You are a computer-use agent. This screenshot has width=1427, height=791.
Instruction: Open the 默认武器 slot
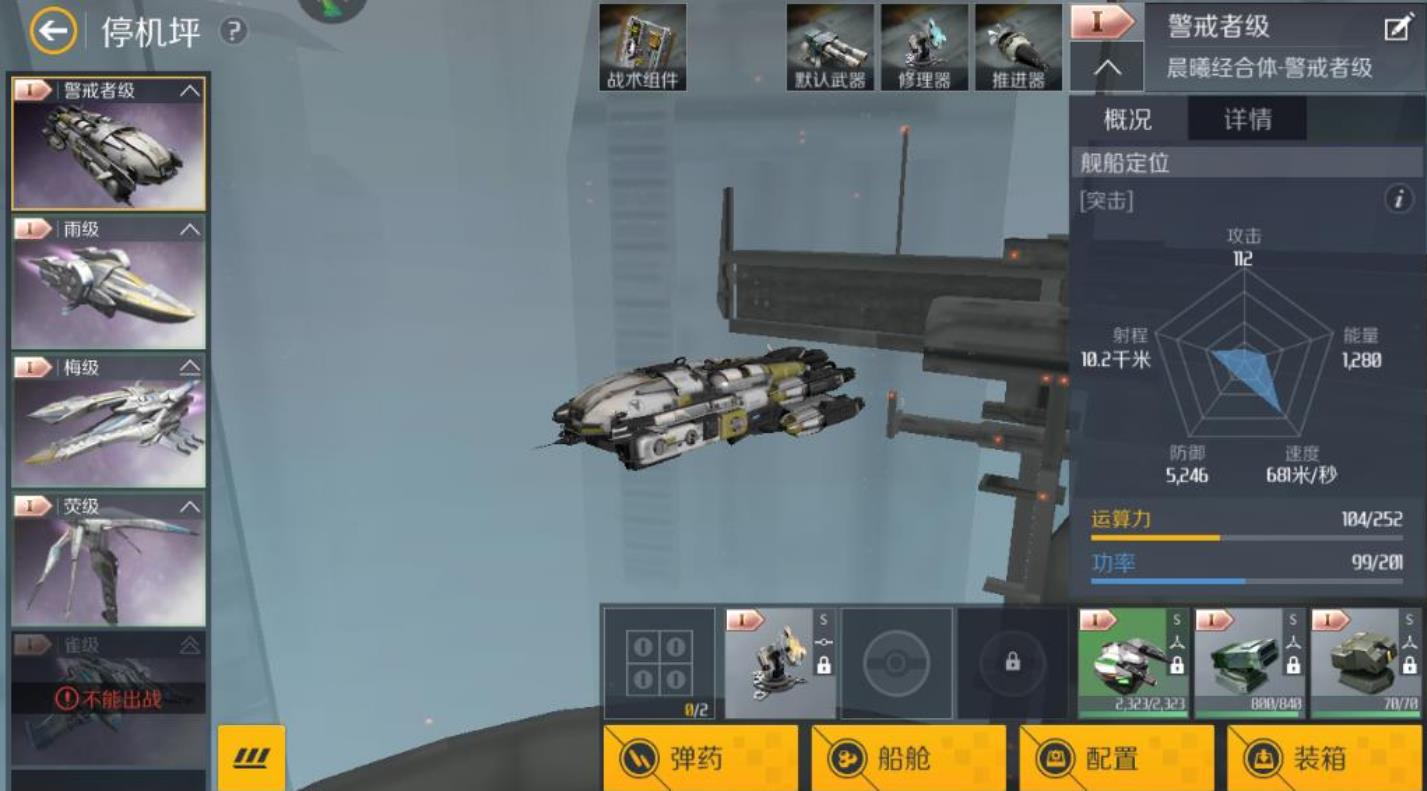click(830, 47)
